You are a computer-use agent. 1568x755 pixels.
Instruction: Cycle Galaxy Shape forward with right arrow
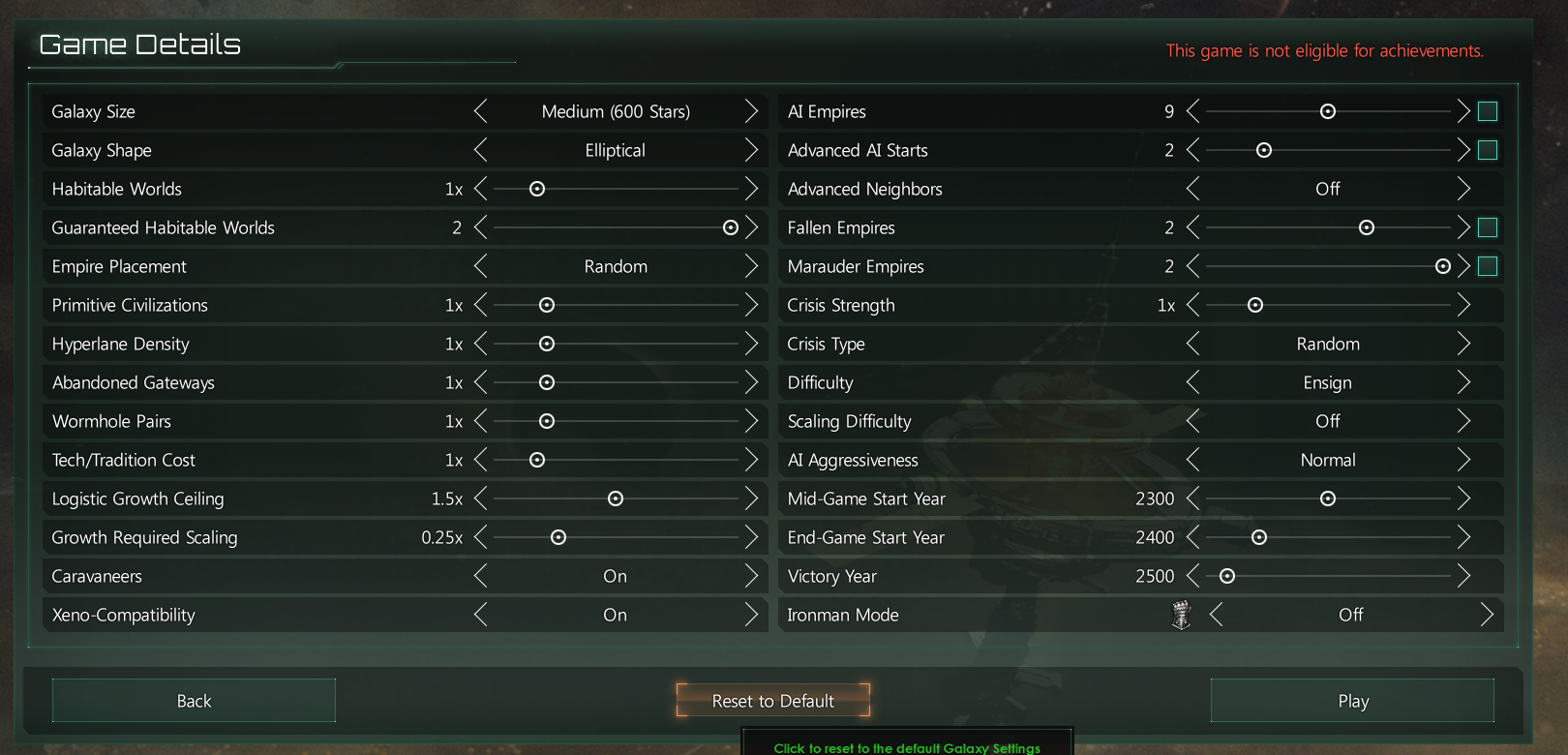pos(752,150)
